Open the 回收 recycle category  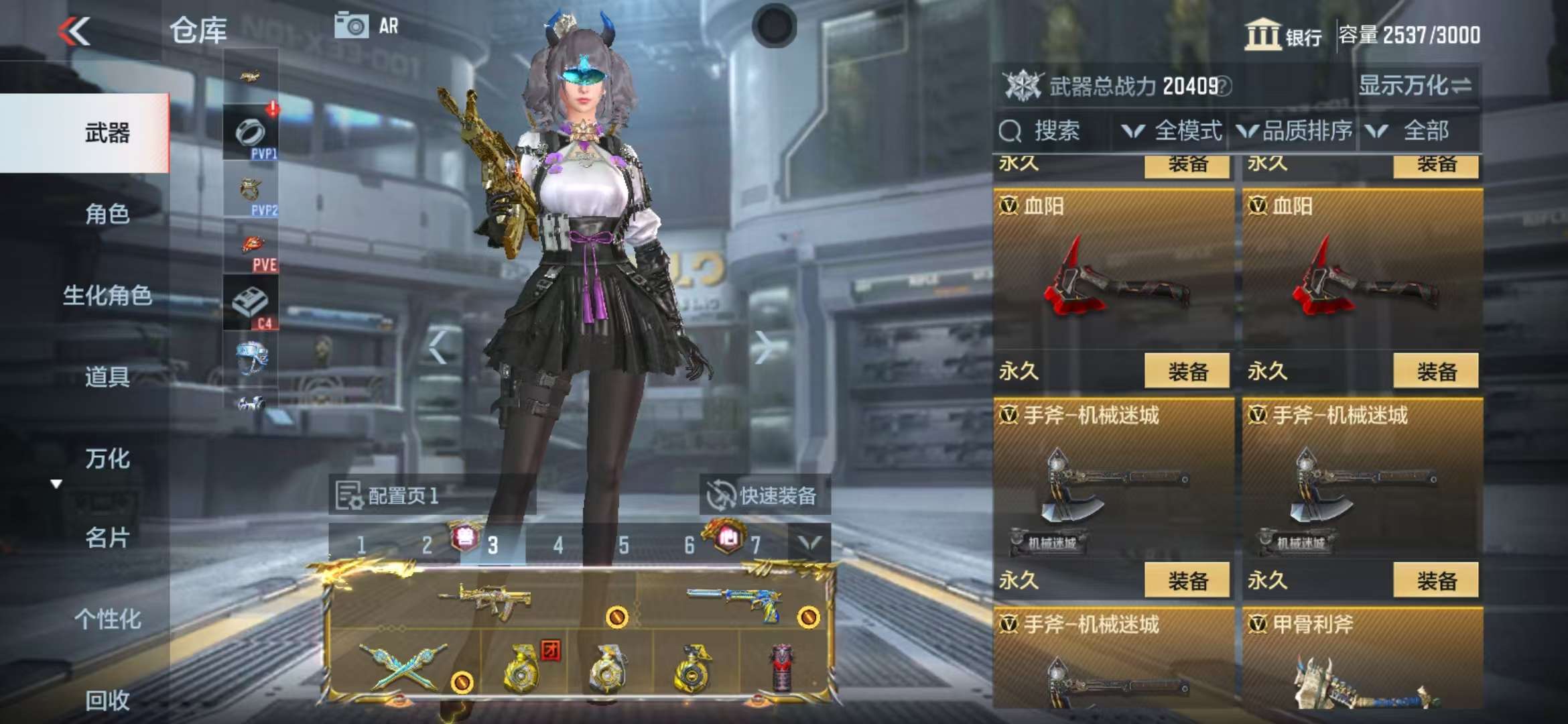coord(107,700)
